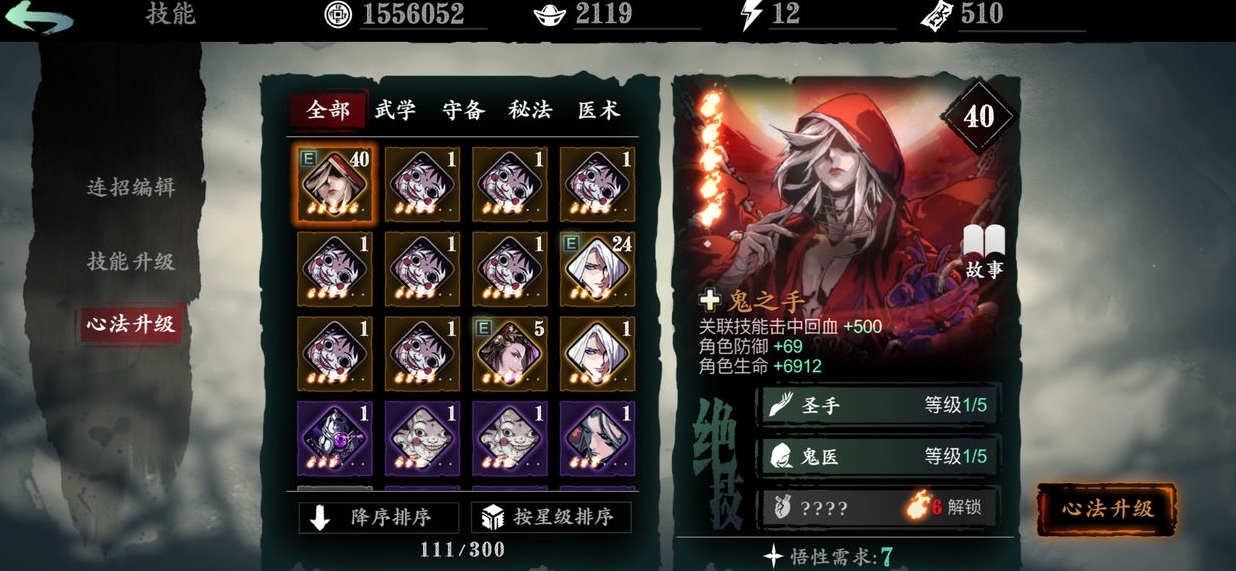Click the 按星级排序 sort button
The image size is (1236, 571).
pyautogui.click(x=551, y=517)
